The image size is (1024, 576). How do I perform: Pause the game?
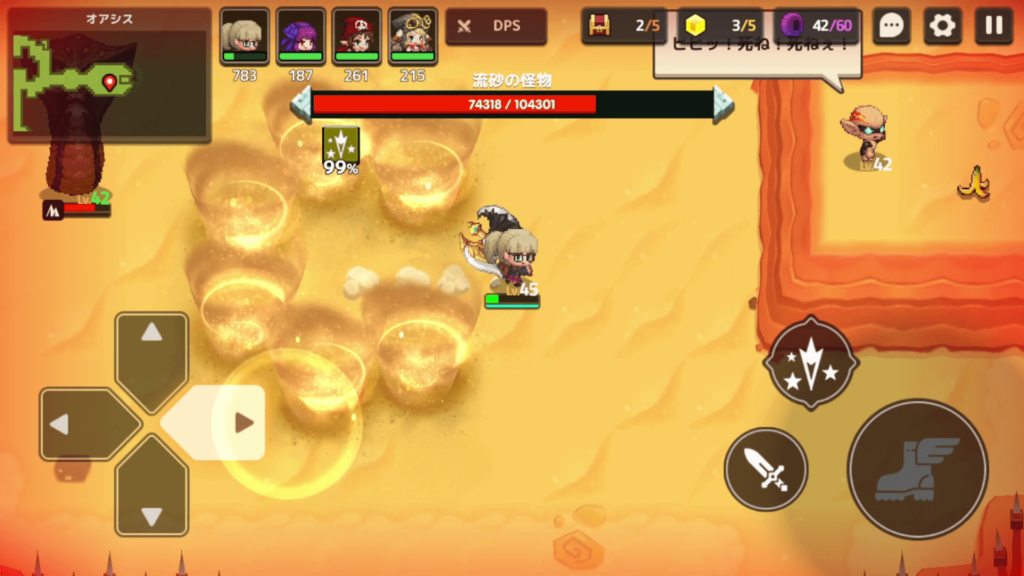point(993,26)
